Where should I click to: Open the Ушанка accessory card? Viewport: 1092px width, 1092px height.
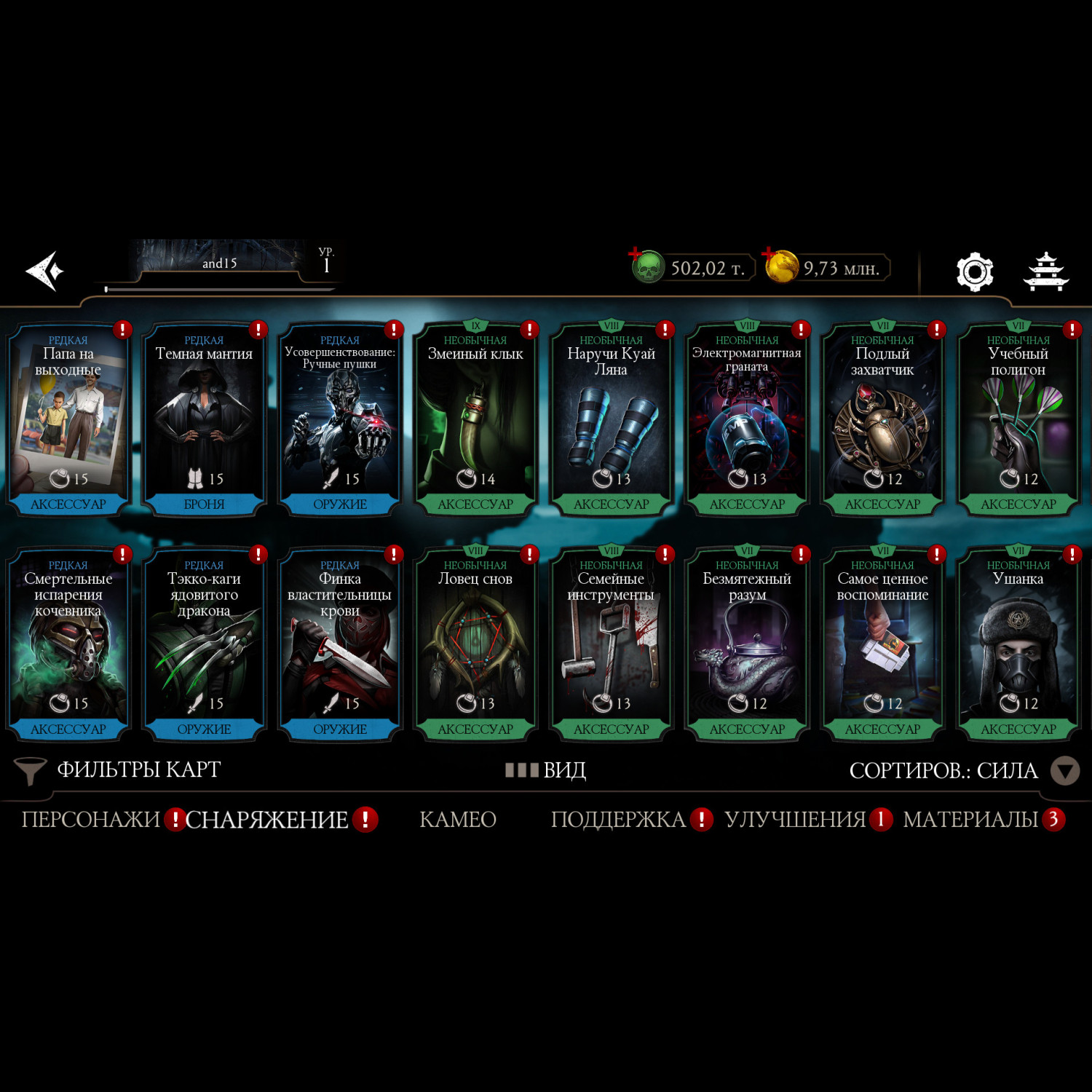pyautogui.click(x=1018, y=645)
